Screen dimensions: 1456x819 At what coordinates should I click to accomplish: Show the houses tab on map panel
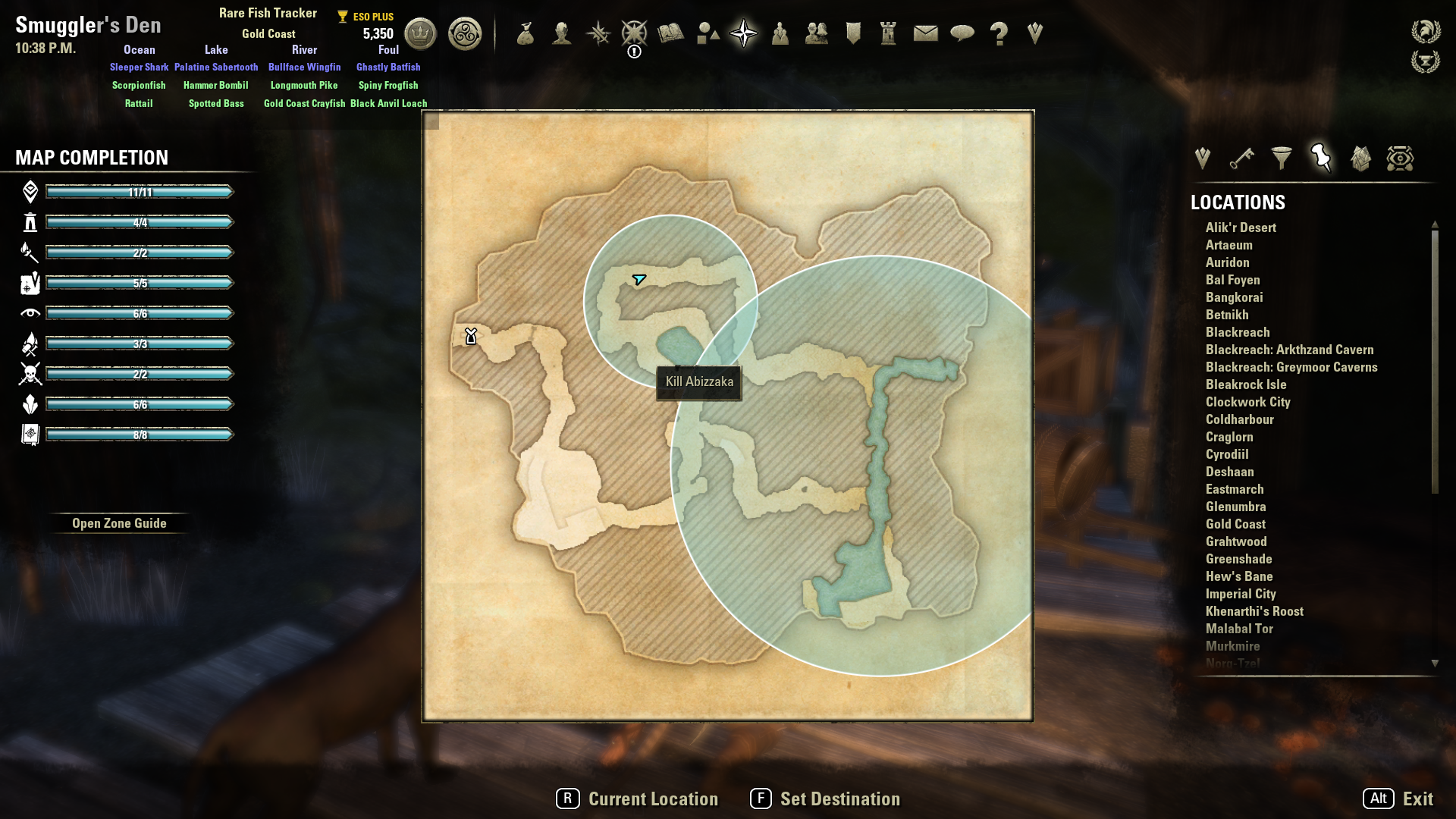click(x=1360, y=158)
